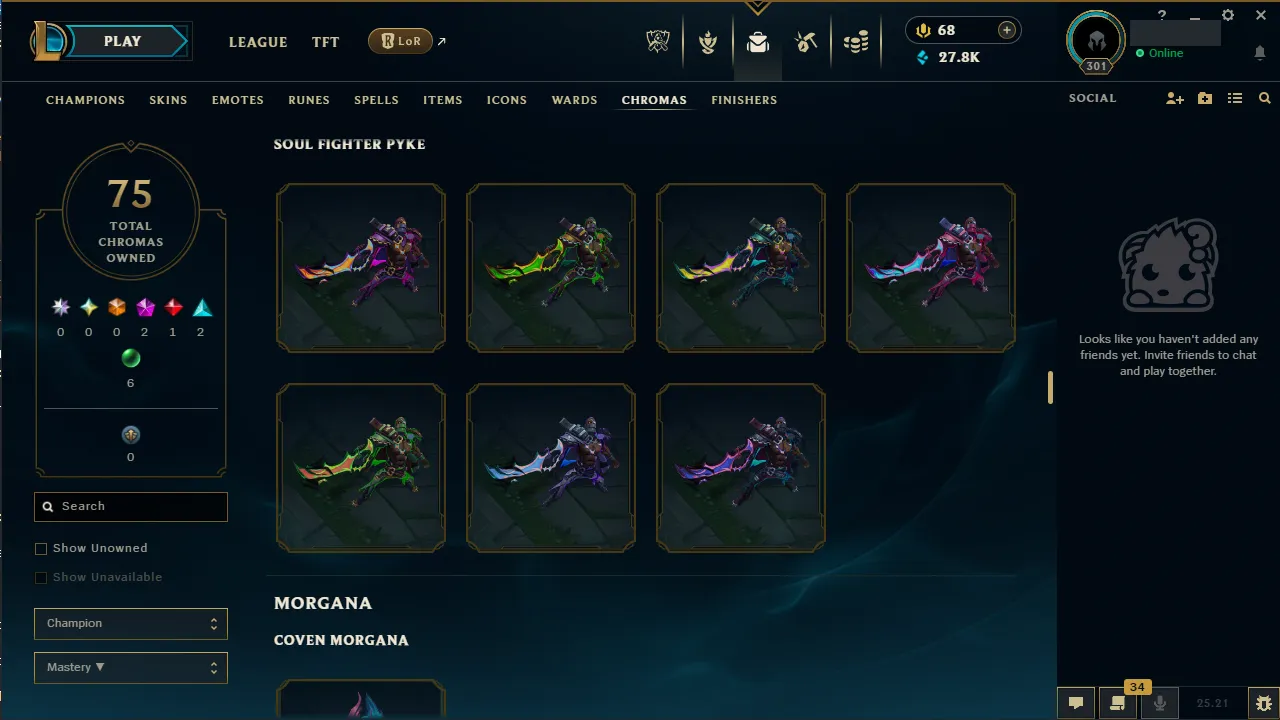Open the Champion sort dropdown
Viewport: 1280px width, 720px height.
tap(130, 623)
